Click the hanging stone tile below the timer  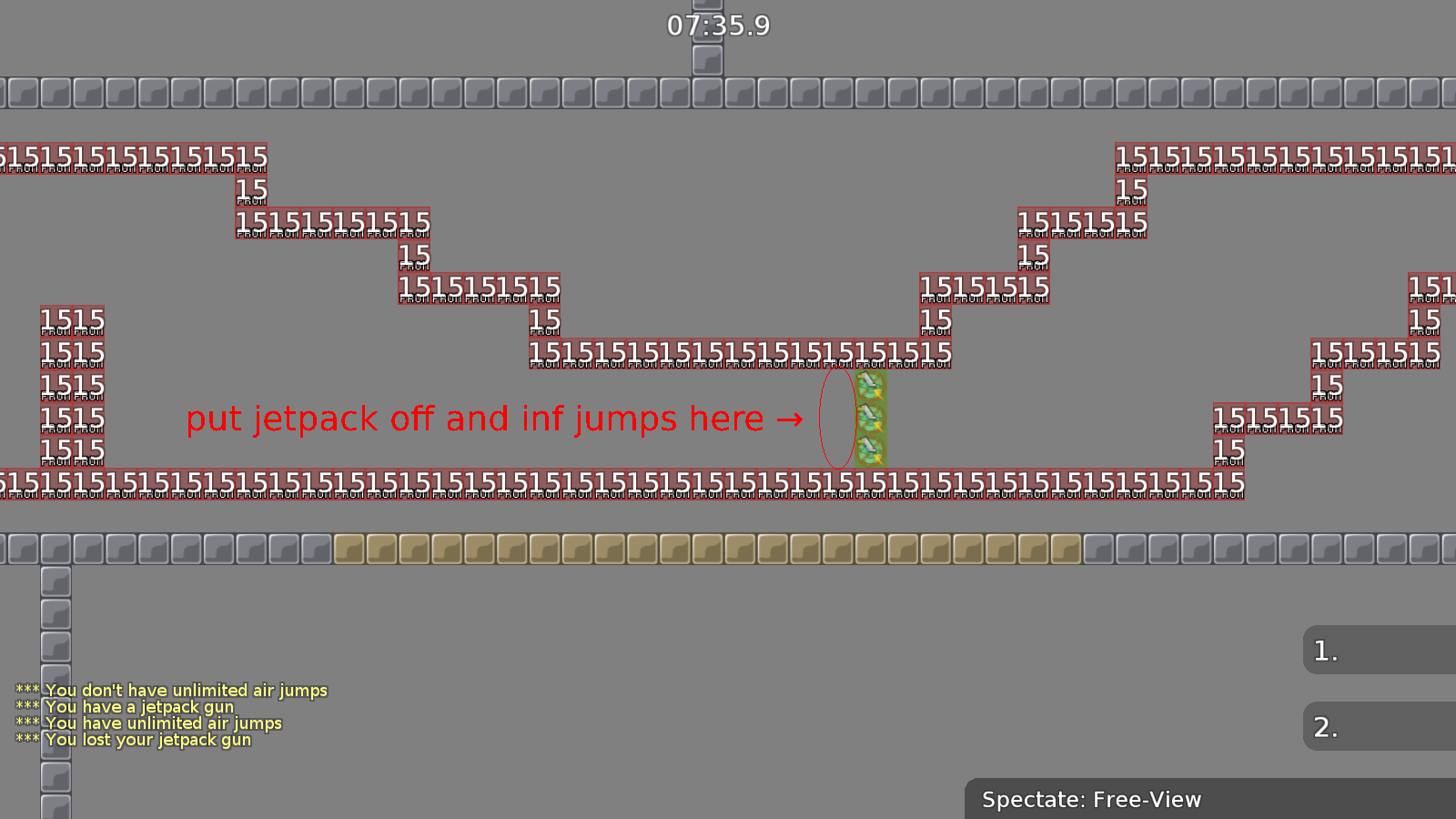(x=706, y=62)
